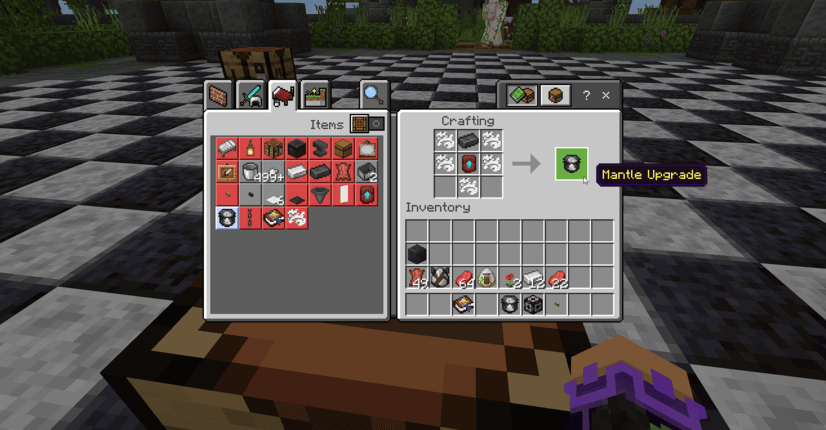Switch to the magnifying glass search tab

372,95
